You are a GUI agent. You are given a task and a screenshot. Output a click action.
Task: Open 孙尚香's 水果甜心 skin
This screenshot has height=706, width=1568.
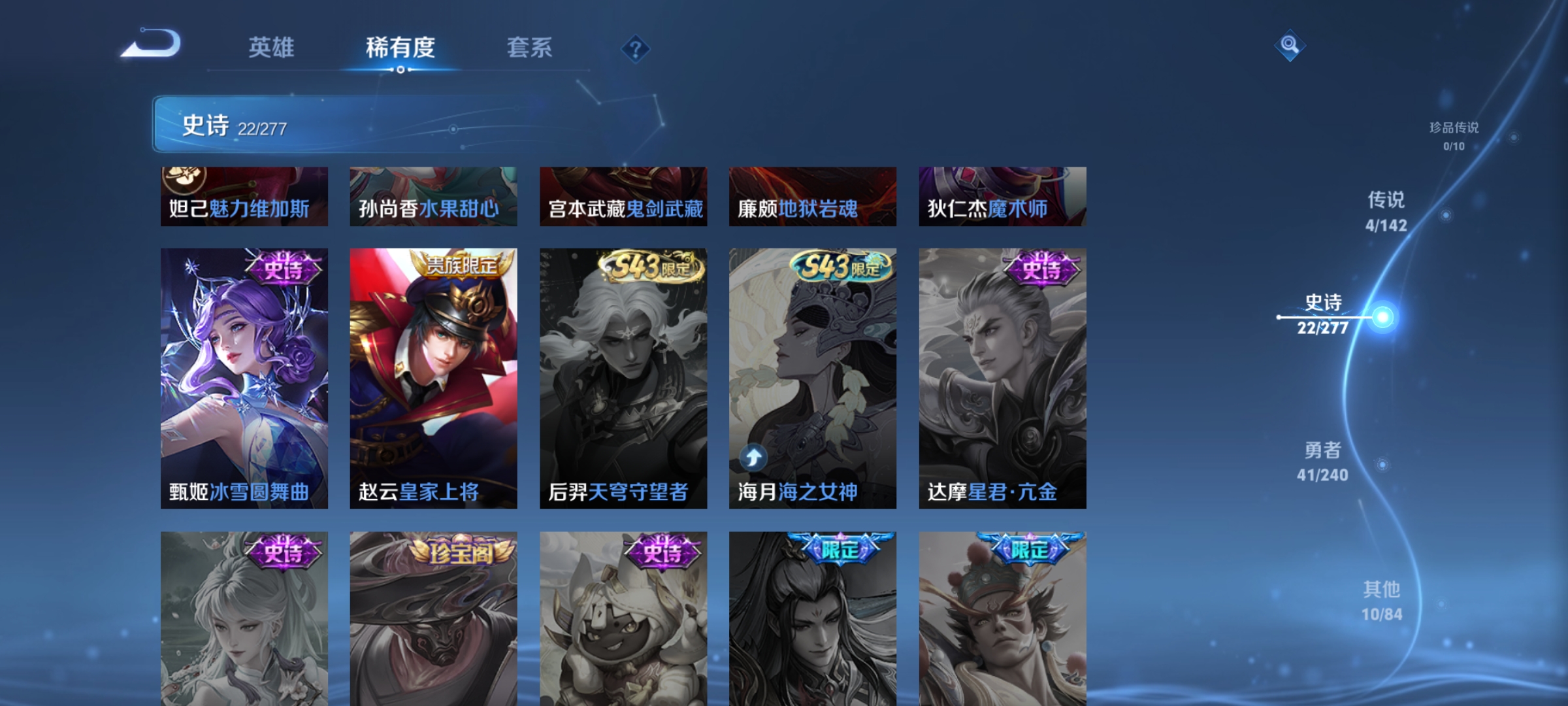(434, 196)
